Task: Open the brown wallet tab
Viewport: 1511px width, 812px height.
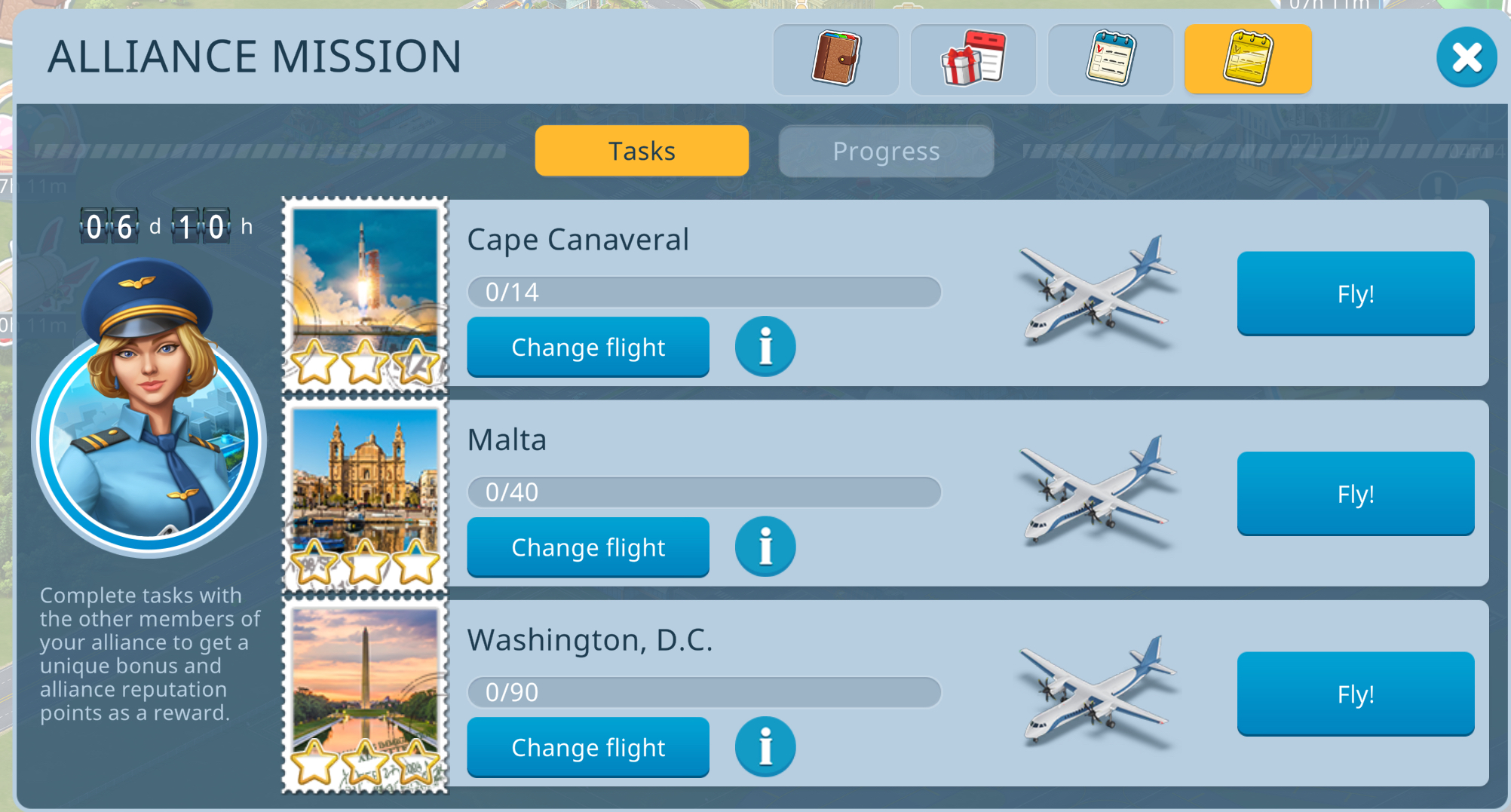Action: [x=835, y=59]
